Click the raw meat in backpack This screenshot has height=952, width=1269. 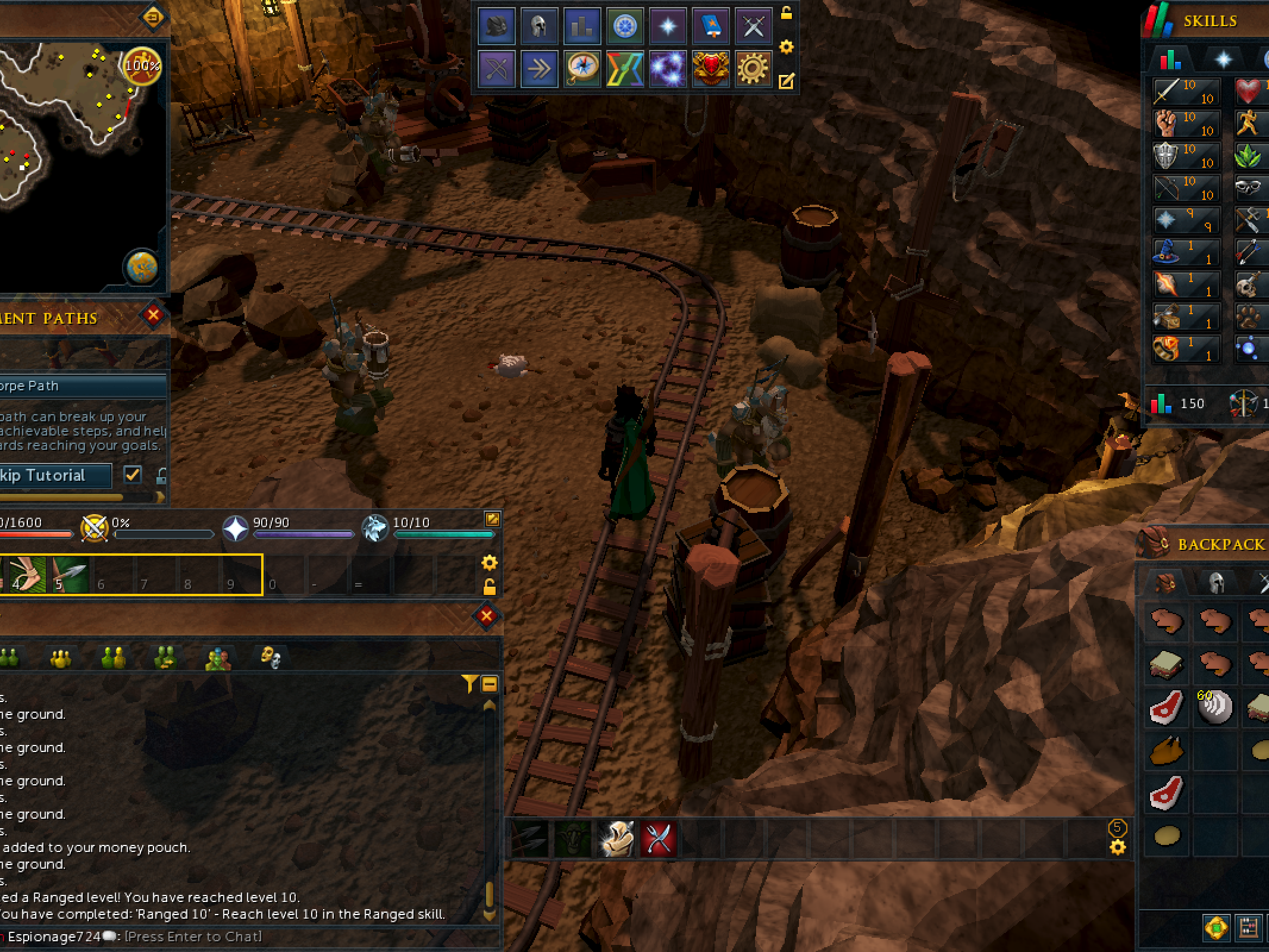[1166, 707]
